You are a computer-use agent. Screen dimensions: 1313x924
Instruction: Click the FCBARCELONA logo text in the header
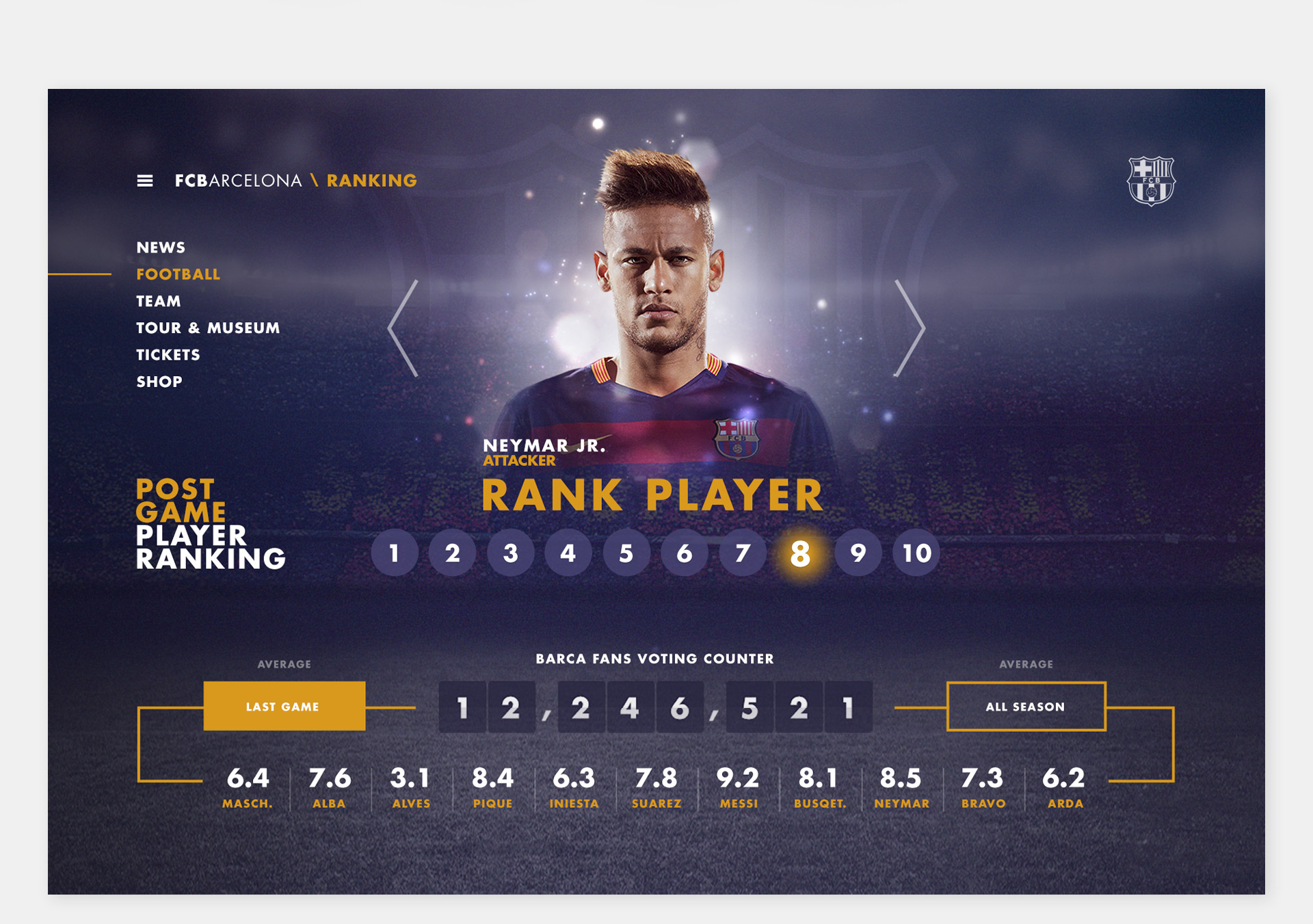point(236,180)
